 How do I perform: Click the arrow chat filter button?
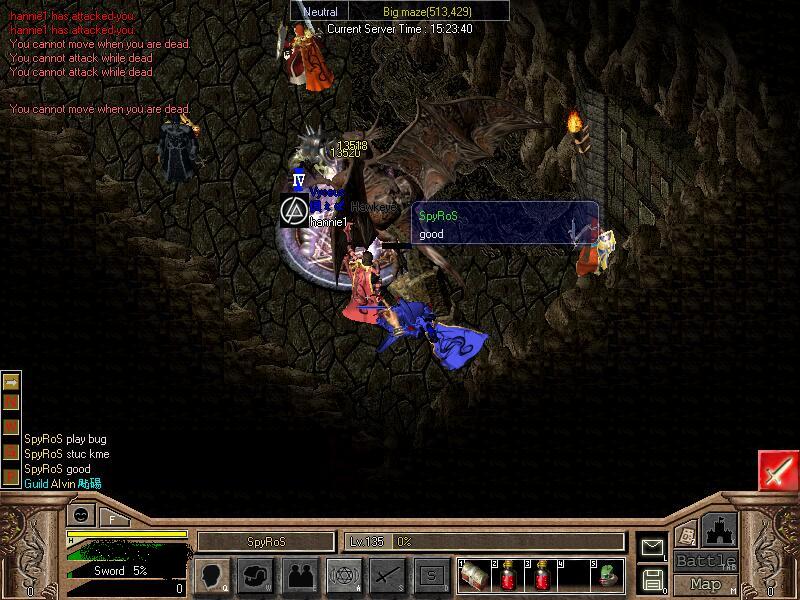(x=11, y=382)
